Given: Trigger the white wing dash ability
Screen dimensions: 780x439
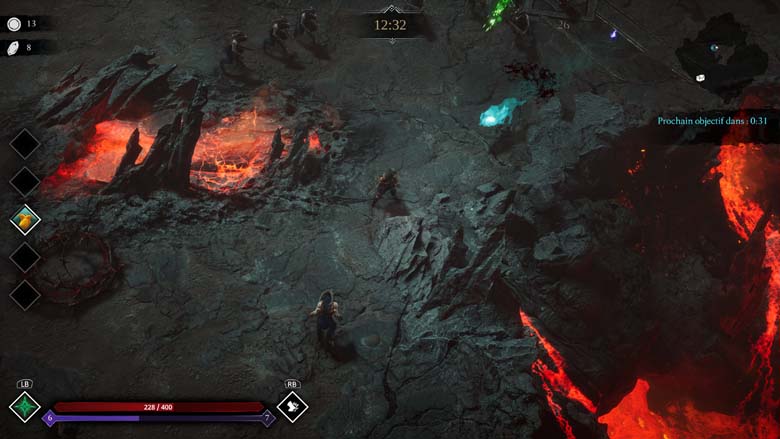Looking at the screenshot, I should (x=292, y=406).
